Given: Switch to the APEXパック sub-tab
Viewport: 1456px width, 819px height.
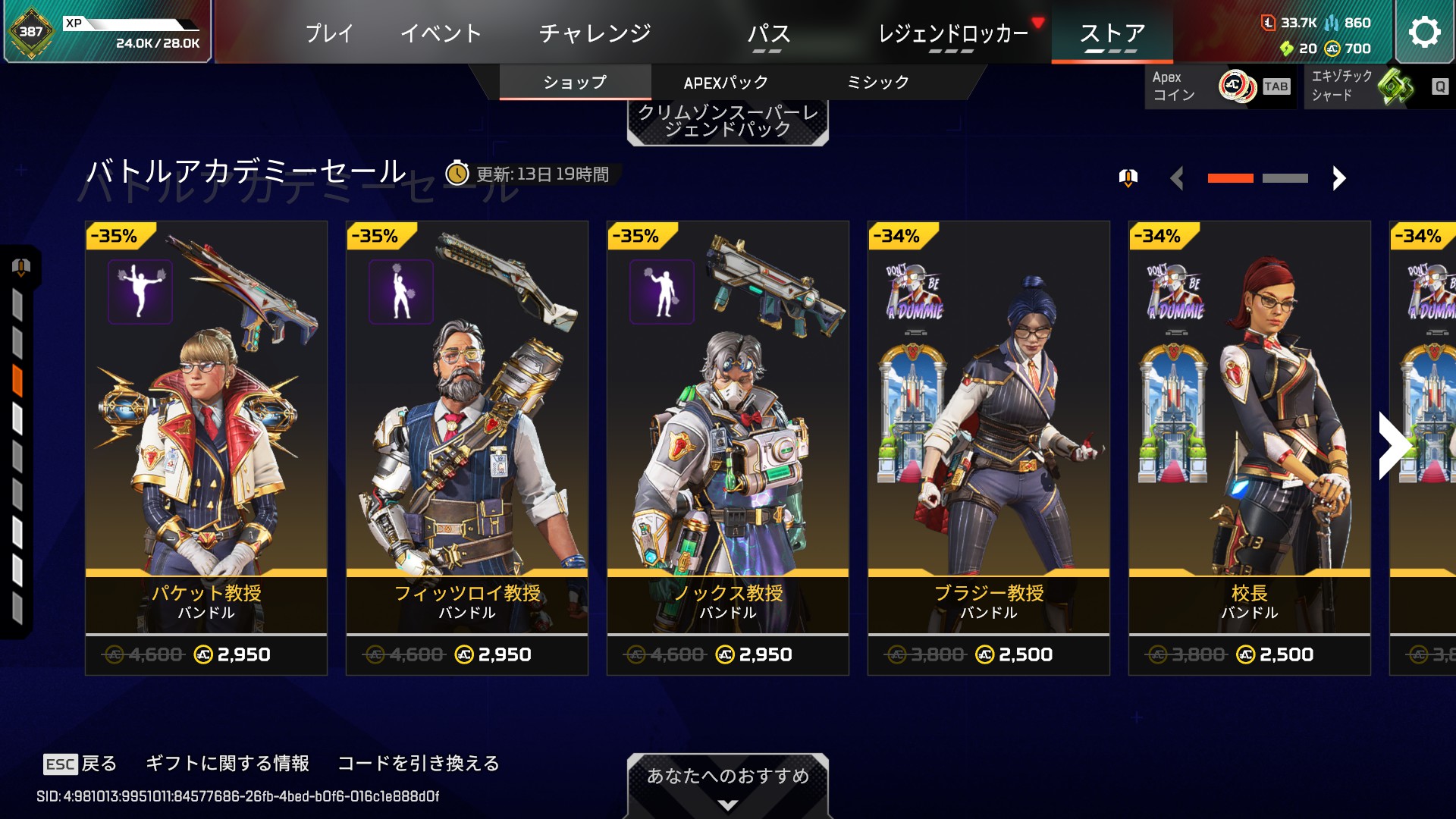Looking at the screenshot, I should 726,83.
